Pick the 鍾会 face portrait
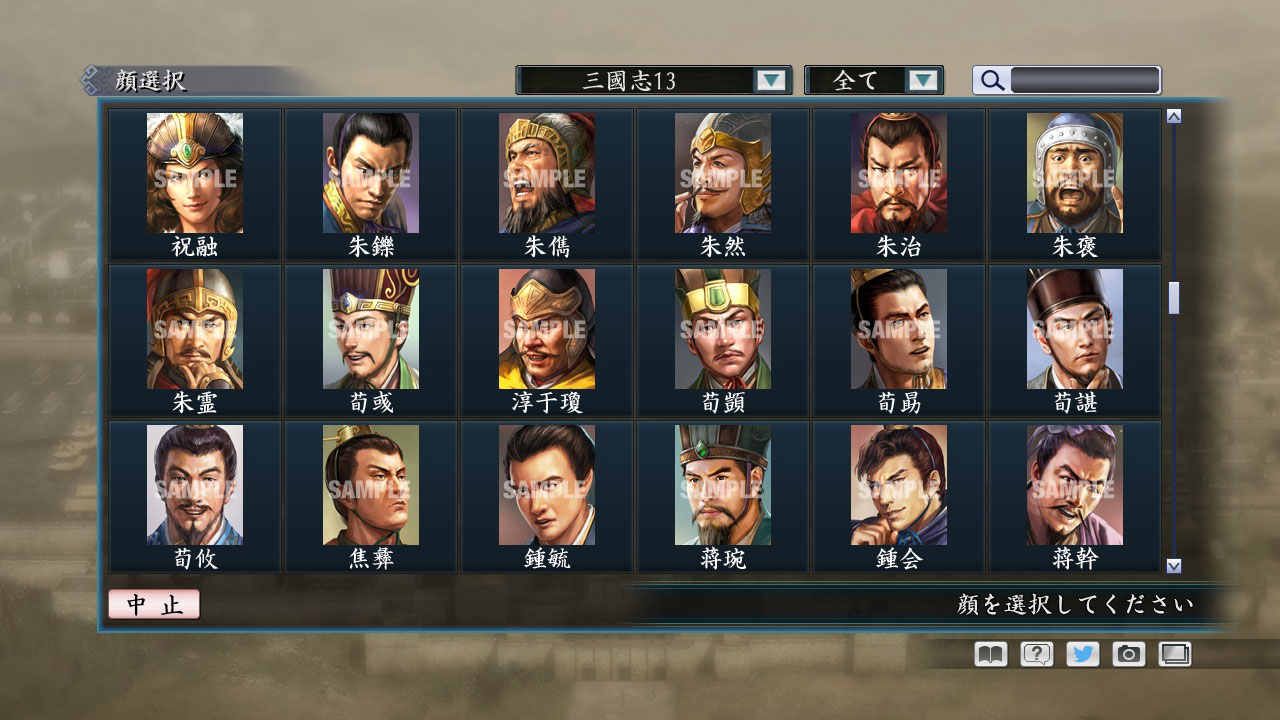The image size is (1280, 720). point(898,485)
